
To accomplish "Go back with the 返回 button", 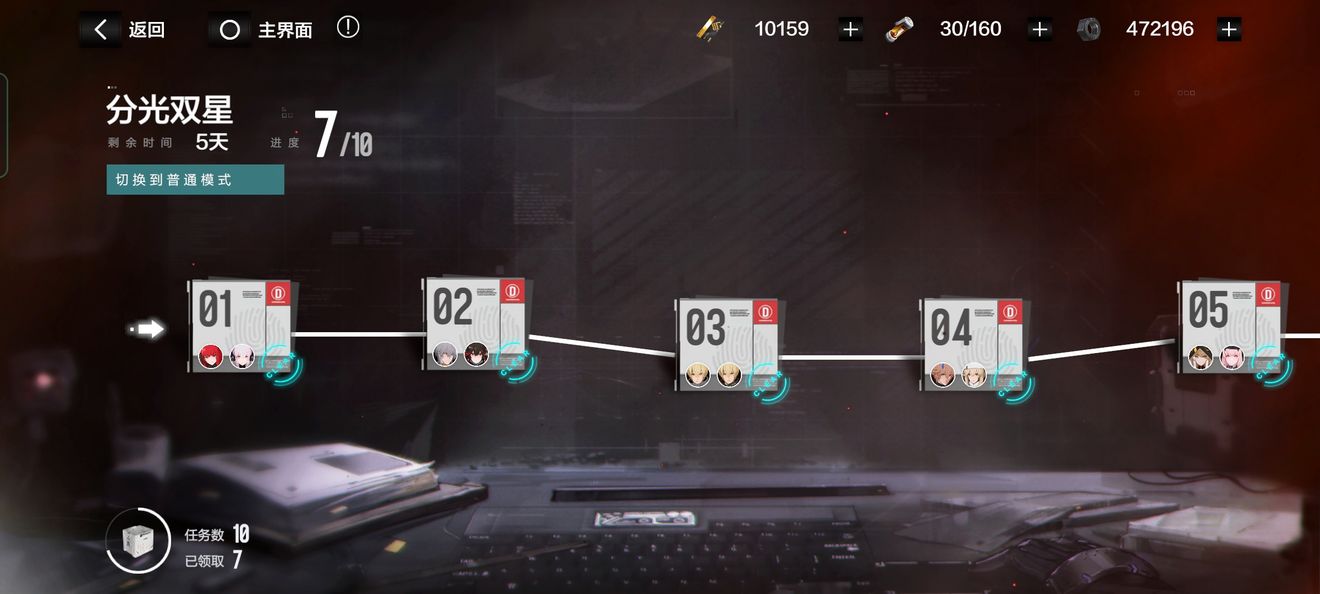I will 123,30.
